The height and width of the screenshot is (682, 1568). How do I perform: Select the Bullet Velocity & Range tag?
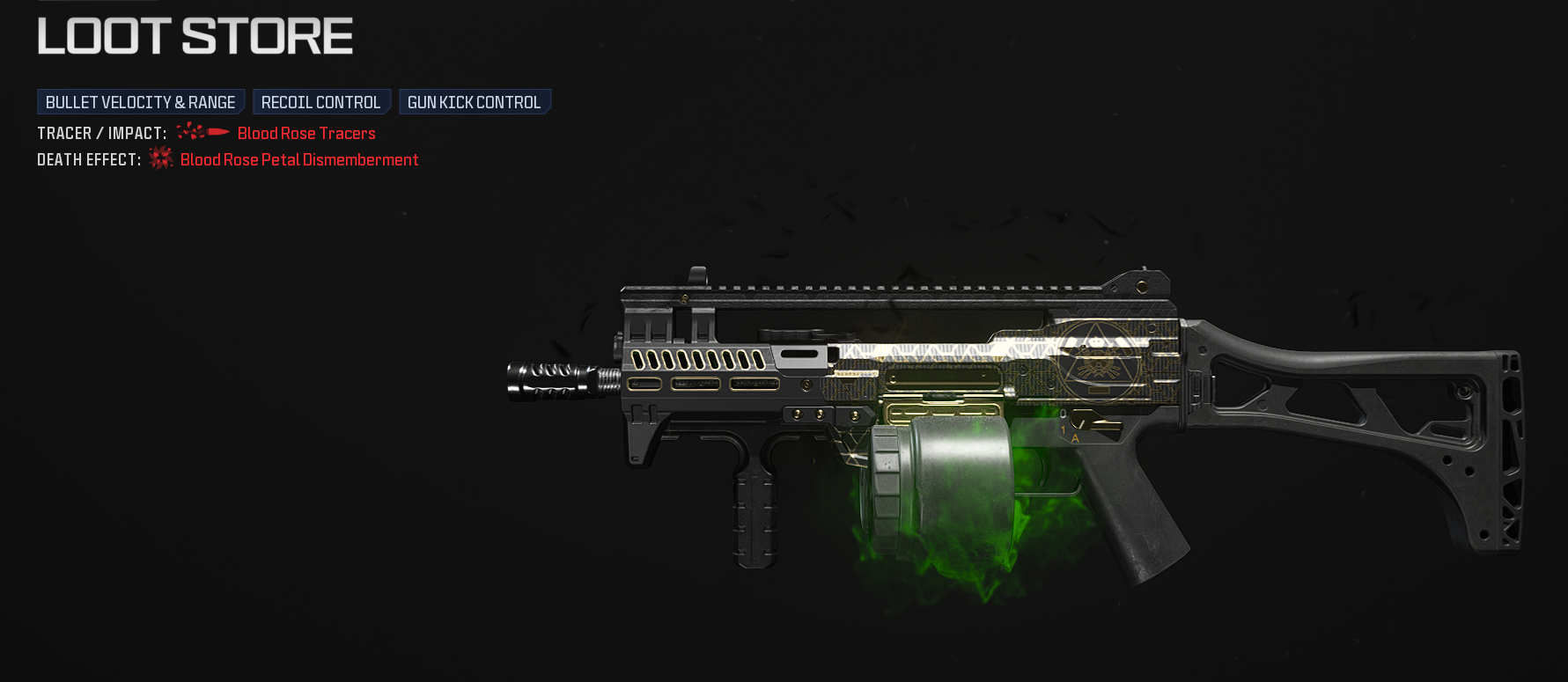pos(140,102)
